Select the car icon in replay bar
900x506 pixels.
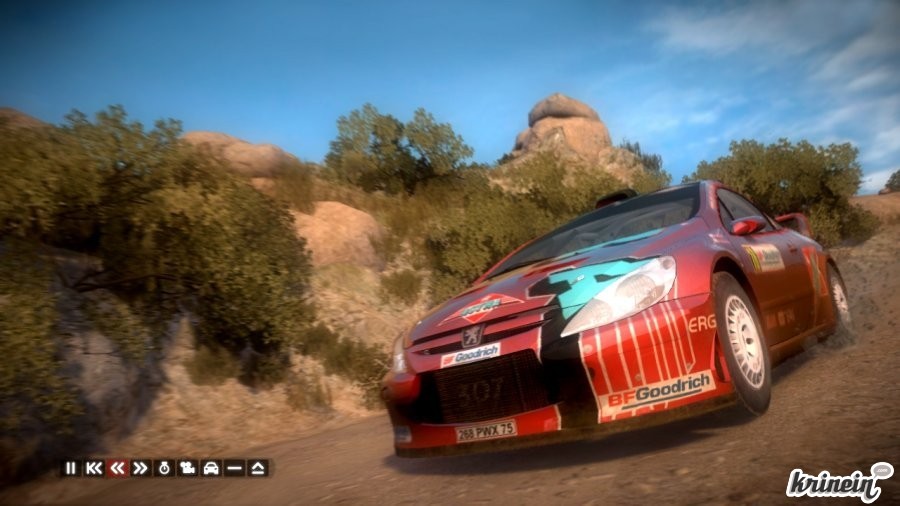(x=211, y=467)
